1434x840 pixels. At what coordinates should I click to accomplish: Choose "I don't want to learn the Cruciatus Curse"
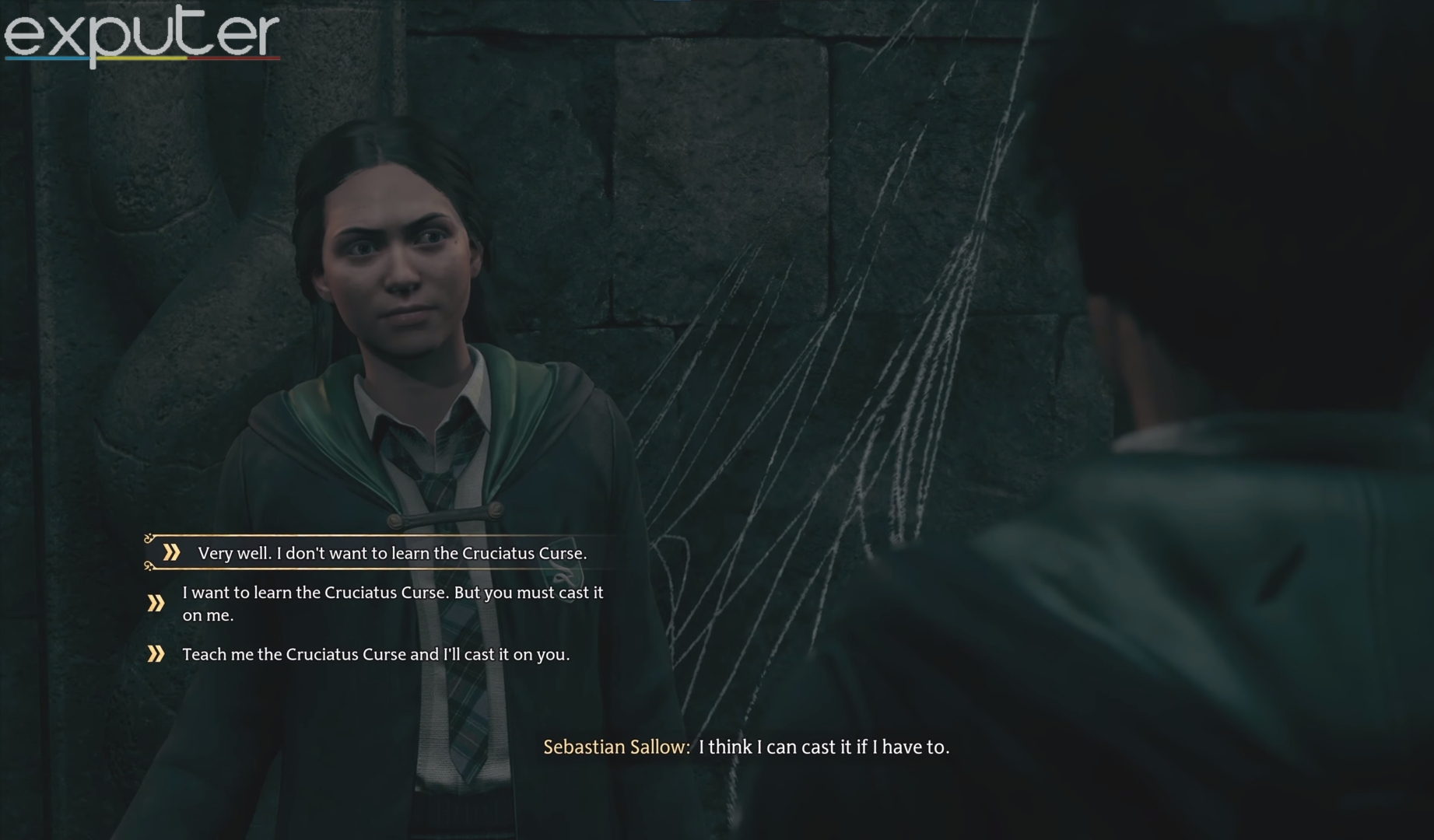[x=391, y=553]
